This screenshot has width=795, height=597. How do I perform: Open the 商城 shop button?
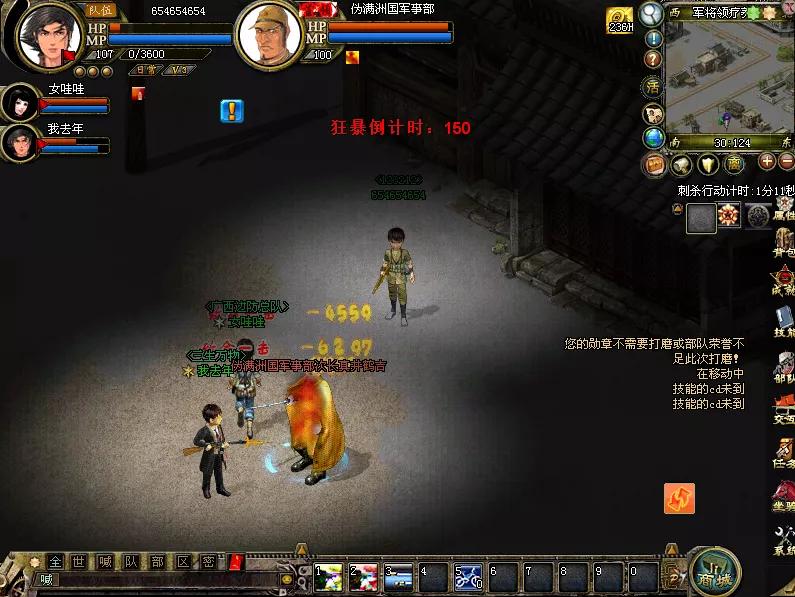coord(714,571)
